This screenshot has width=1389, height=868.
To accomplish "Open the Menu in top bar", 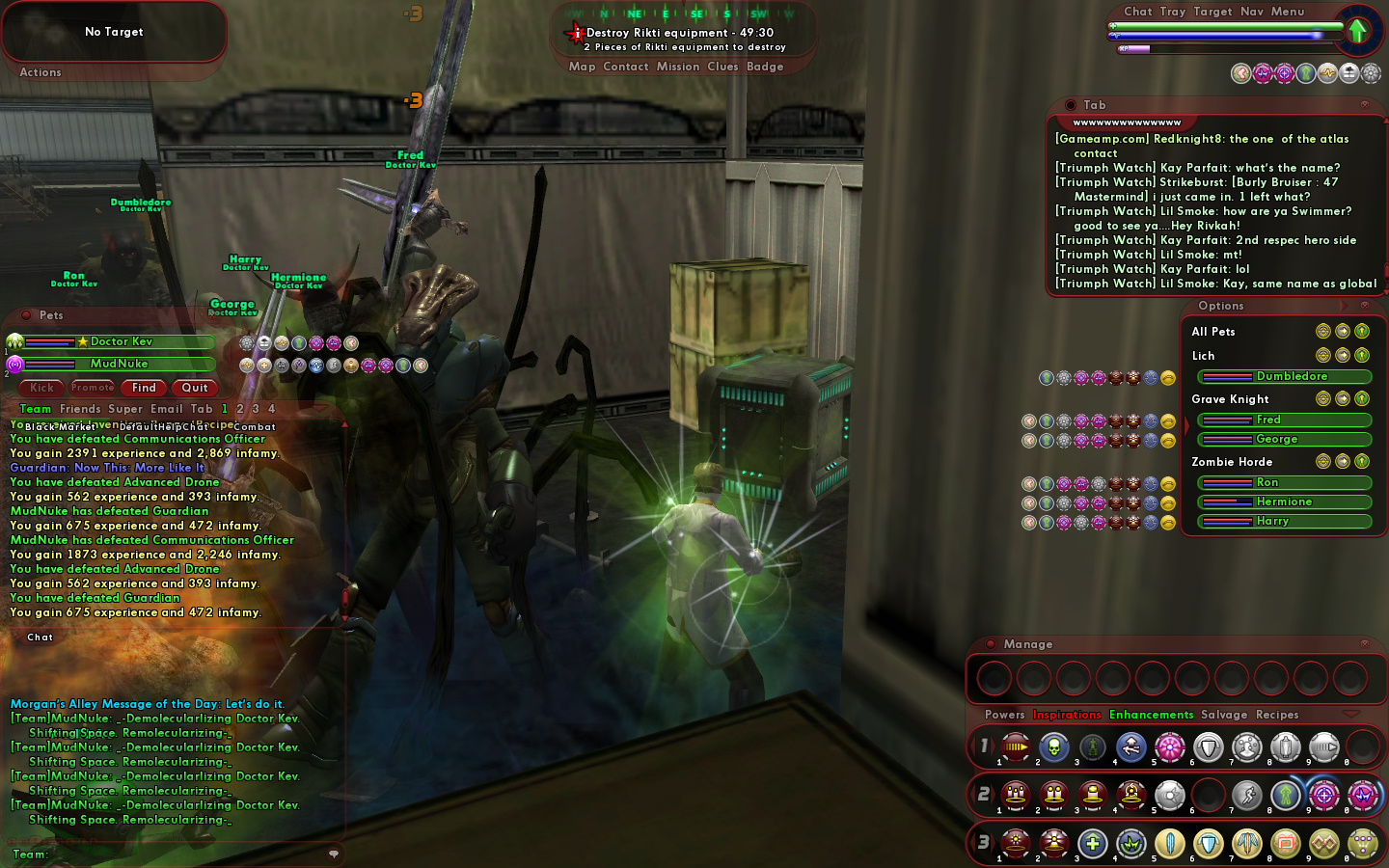I will point(1287,12).
